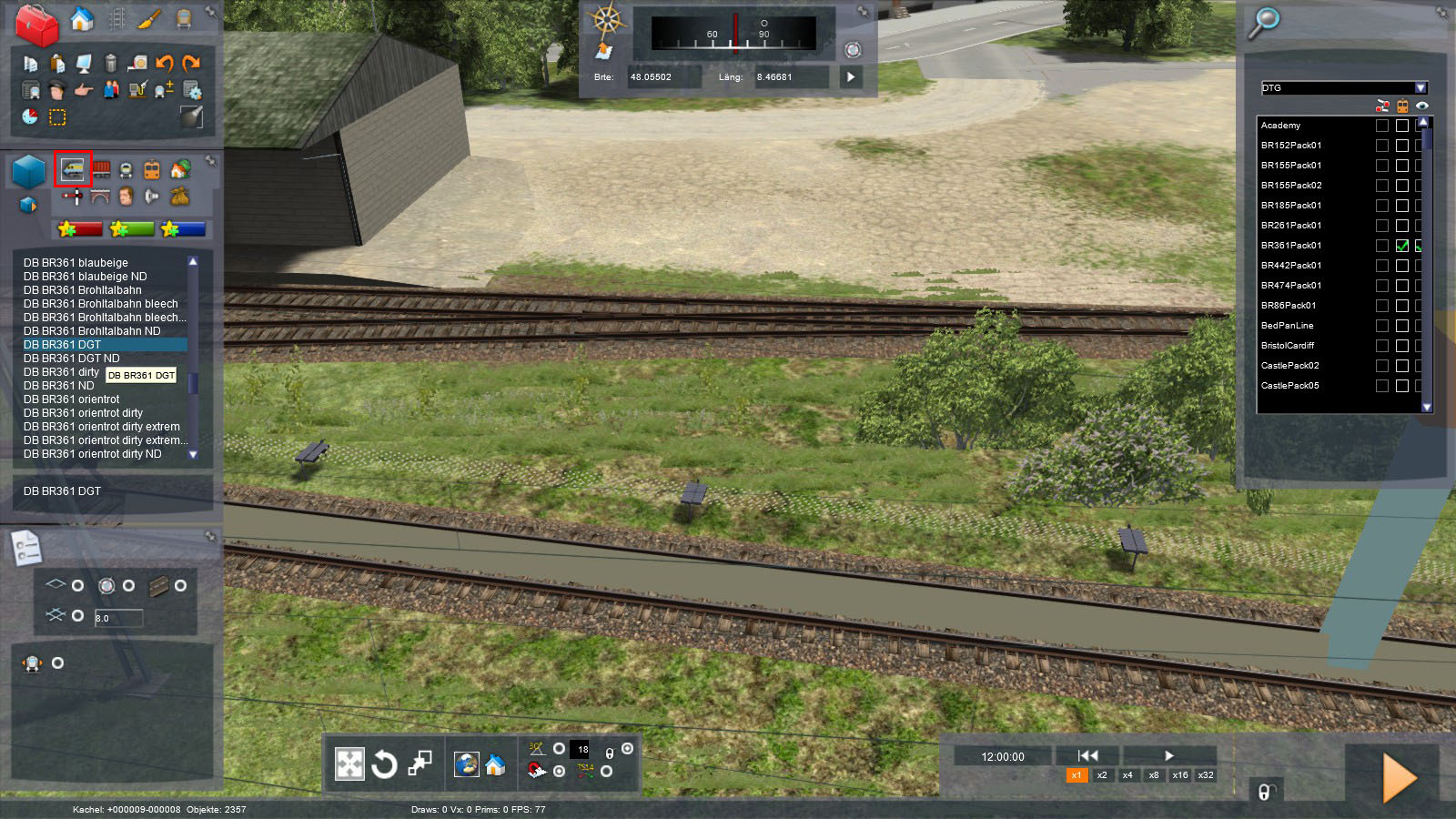The image size is (1456, 819).
Task: Pick the DB BR361 blaubeige entry
Action: [76, 263]
